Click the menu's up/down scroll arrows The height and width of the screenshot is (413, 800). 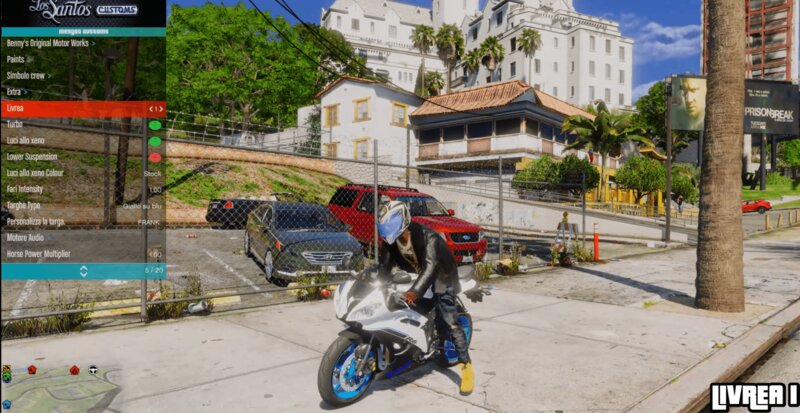pos(83,271)
